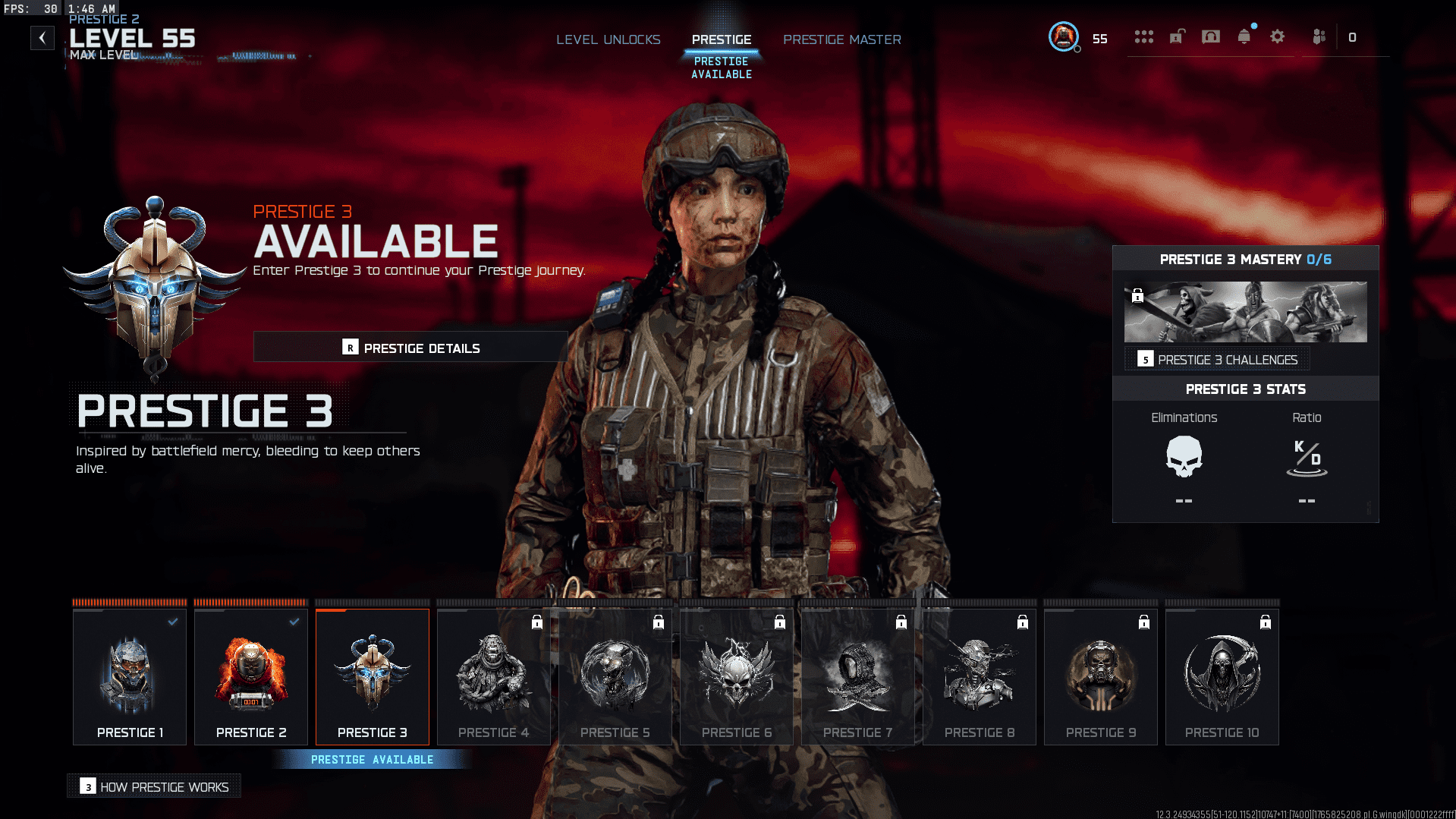1456x819 pixels.
Task: Click the back arrow in the top left
Action: pyautogui.click(x=42, y=37)
